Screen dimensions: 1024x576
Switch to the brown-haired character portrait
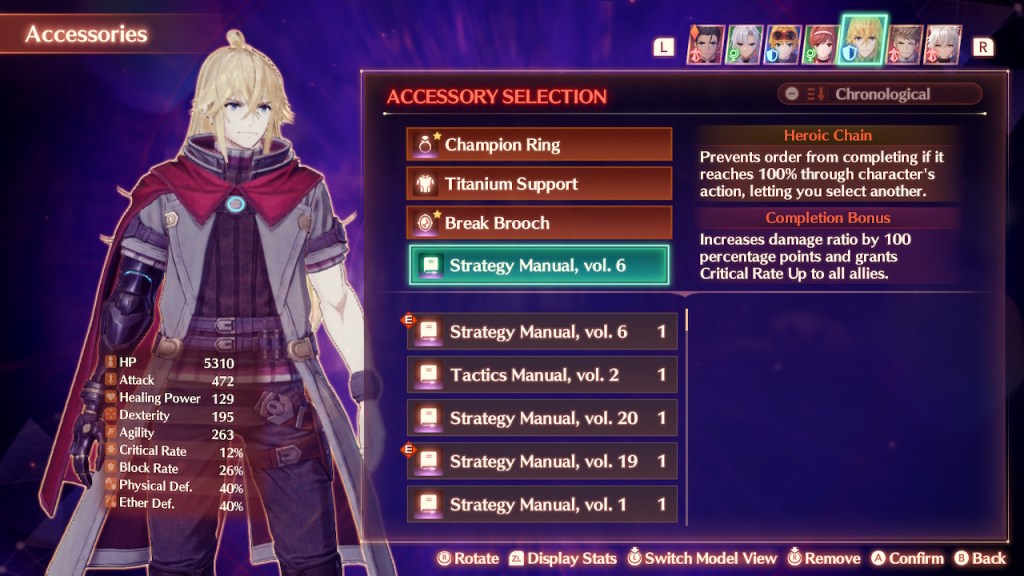906,45
